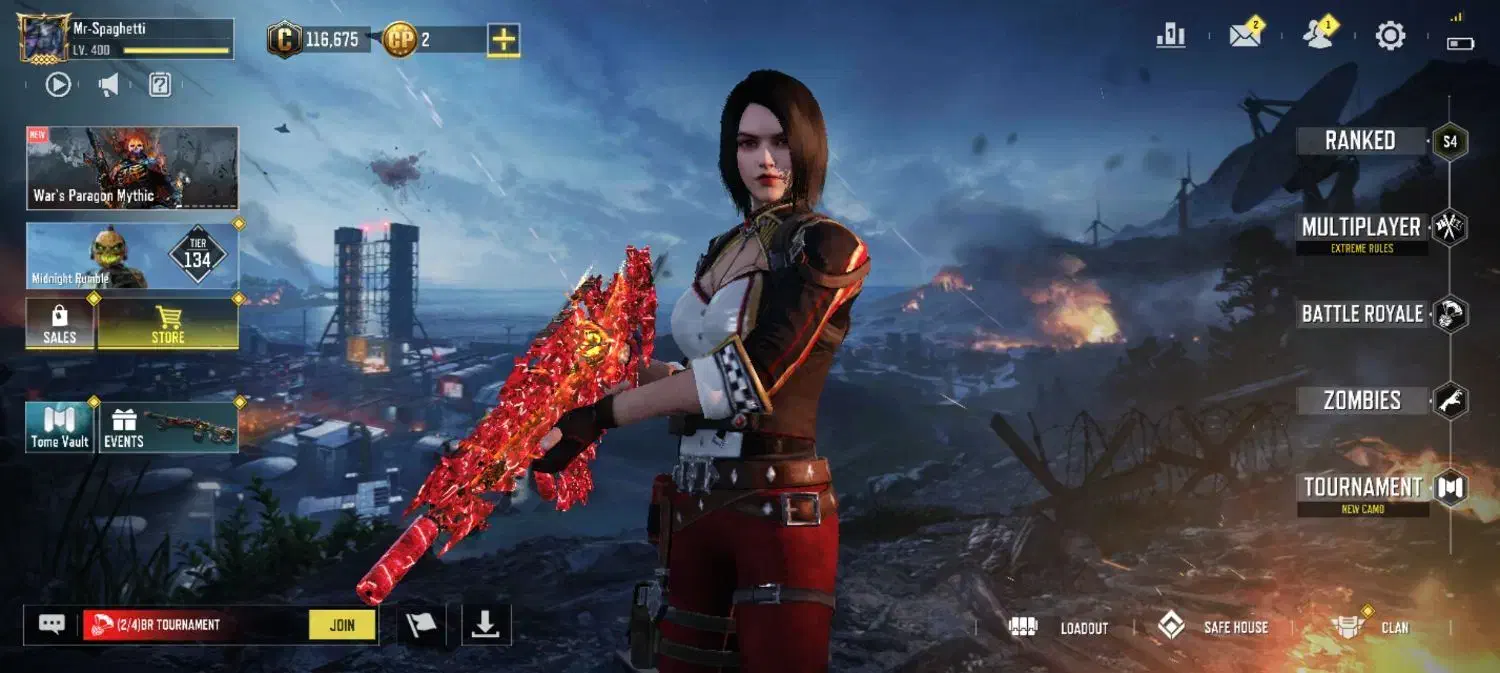Open the Loadout screen
Image resolution: width=1500 pixels, height=673 pixels.
pos(1062,627)
